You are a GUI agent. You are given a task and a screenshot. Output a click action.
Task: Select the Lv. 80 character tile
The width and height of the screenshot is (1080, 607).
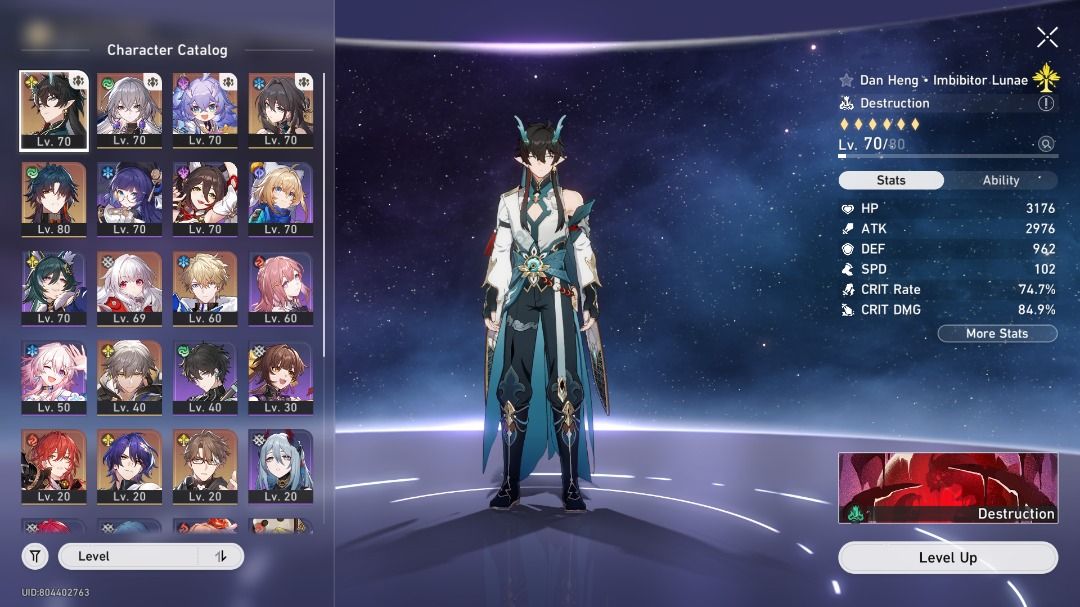click(x=54, y=199)
